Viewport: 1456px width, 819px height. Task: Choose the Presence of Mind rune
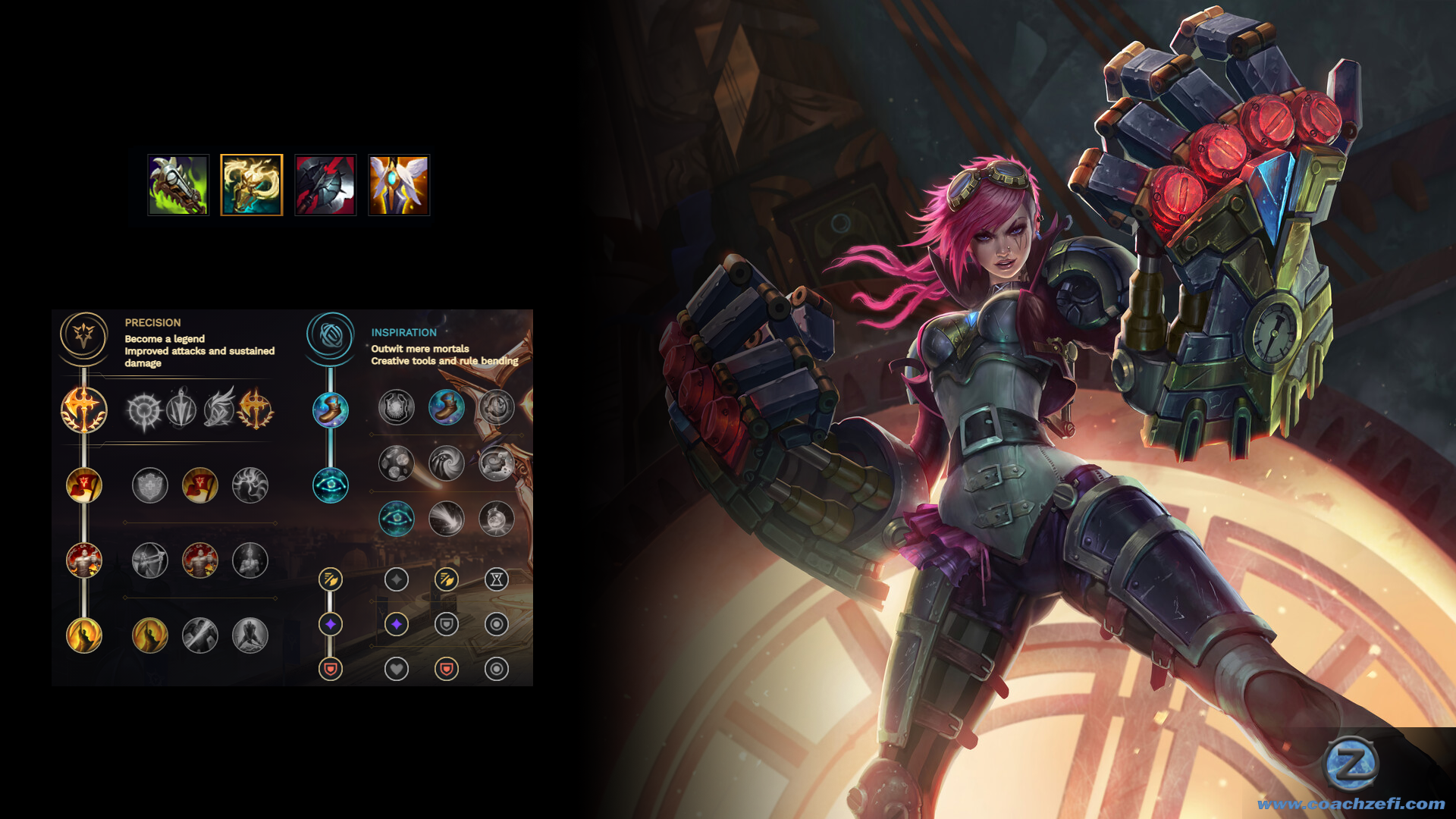pos(250,485)
